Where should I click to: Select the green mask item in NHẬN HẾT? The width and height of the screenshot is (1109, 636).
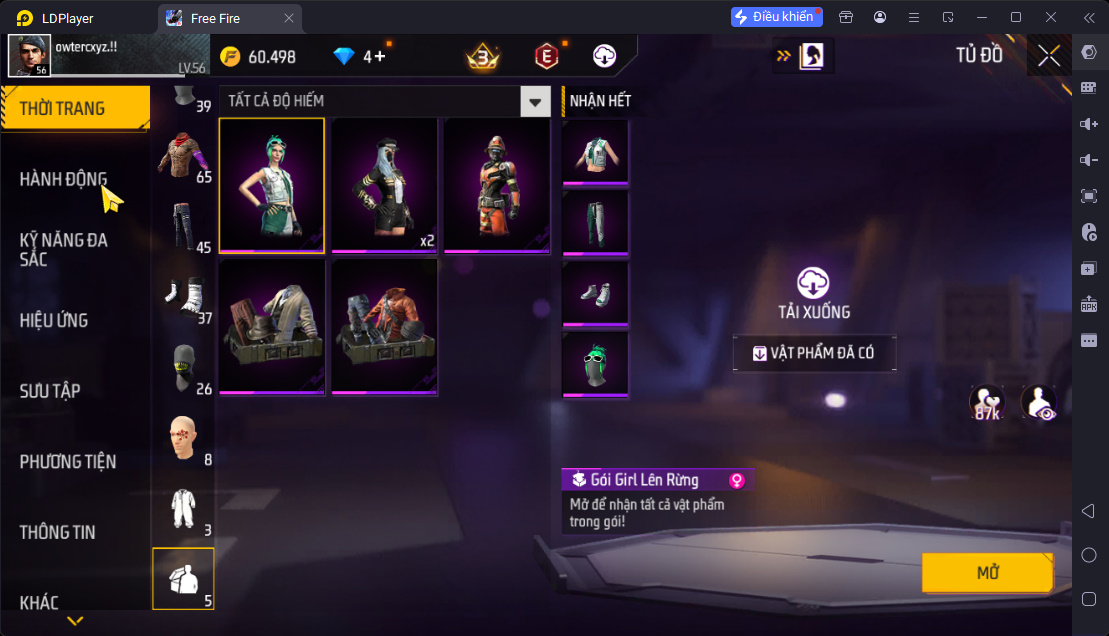point(595,364)
